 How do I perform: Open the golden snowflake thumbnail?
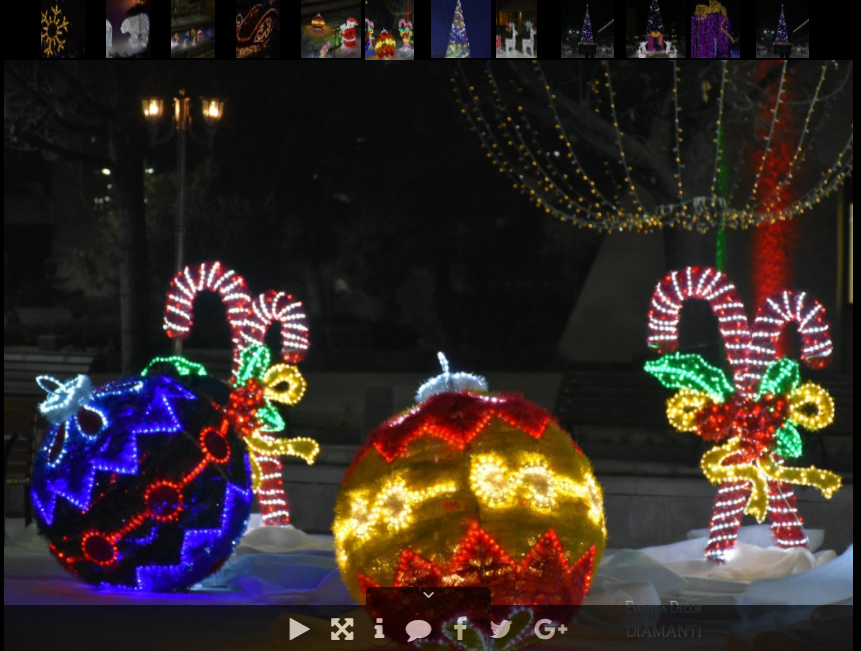(55, 29)
